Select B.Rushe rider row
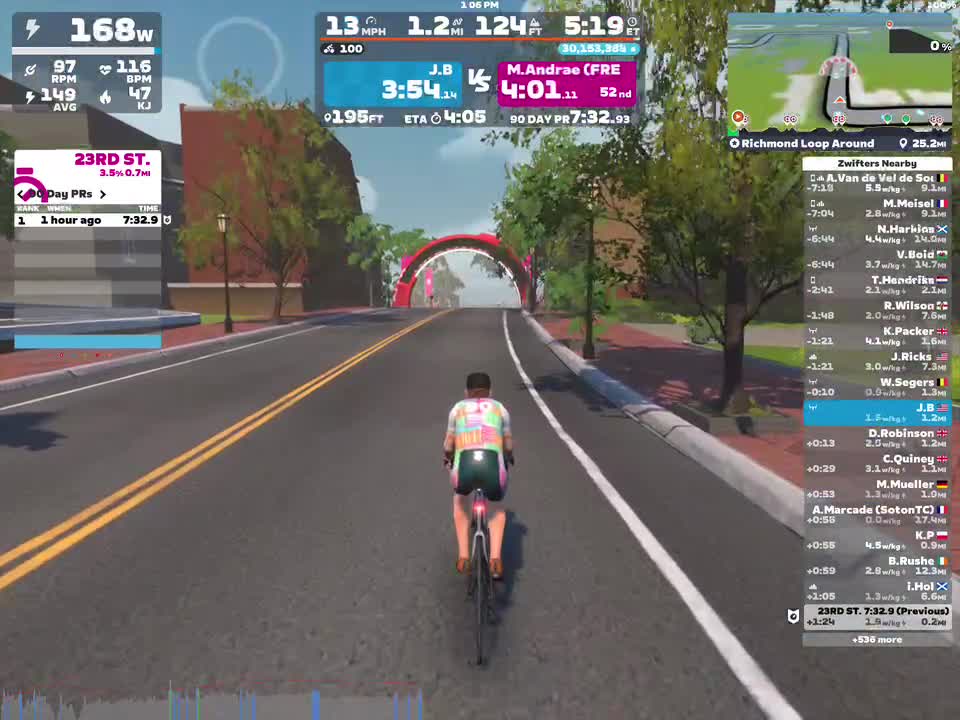Viewport: 960px width, 720px height. pyautogui.click(x=877, y=566)
